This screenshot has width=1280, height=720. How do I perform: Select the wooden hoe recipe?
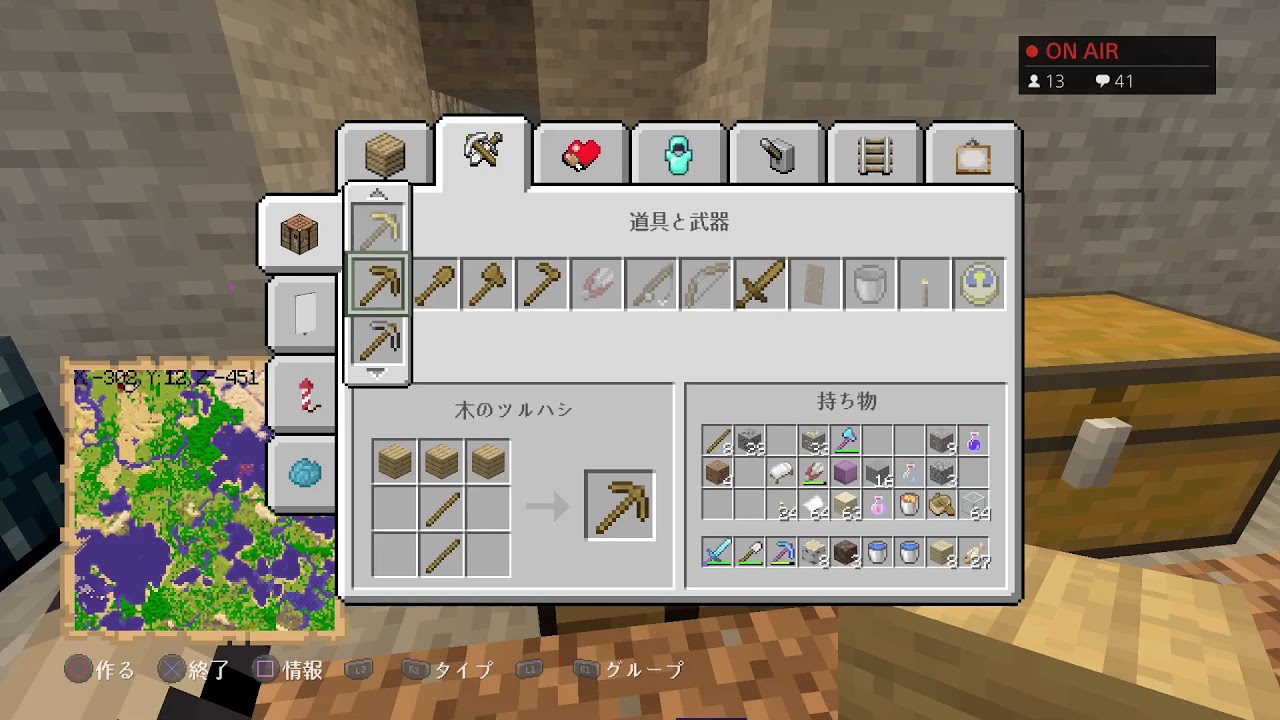coord(542,284)
